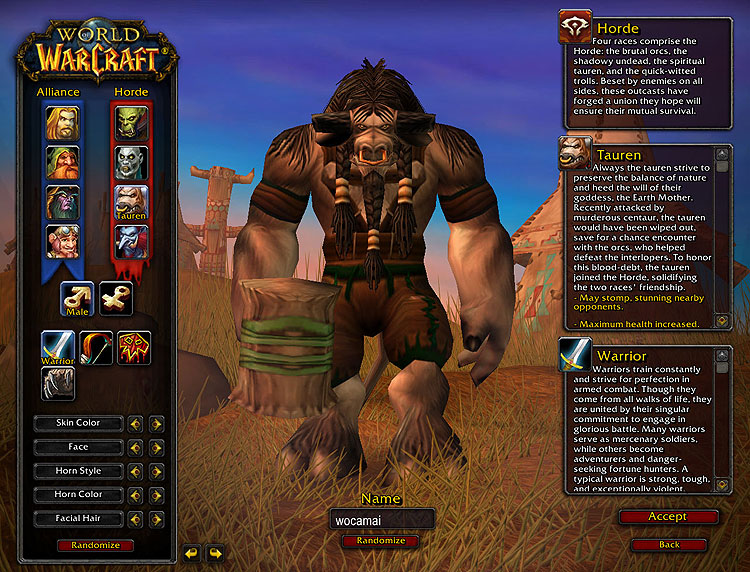This screenshot has height=572, width=750.
Task: Click next arrow for Skin Color
Action: [x=157, y=423]
